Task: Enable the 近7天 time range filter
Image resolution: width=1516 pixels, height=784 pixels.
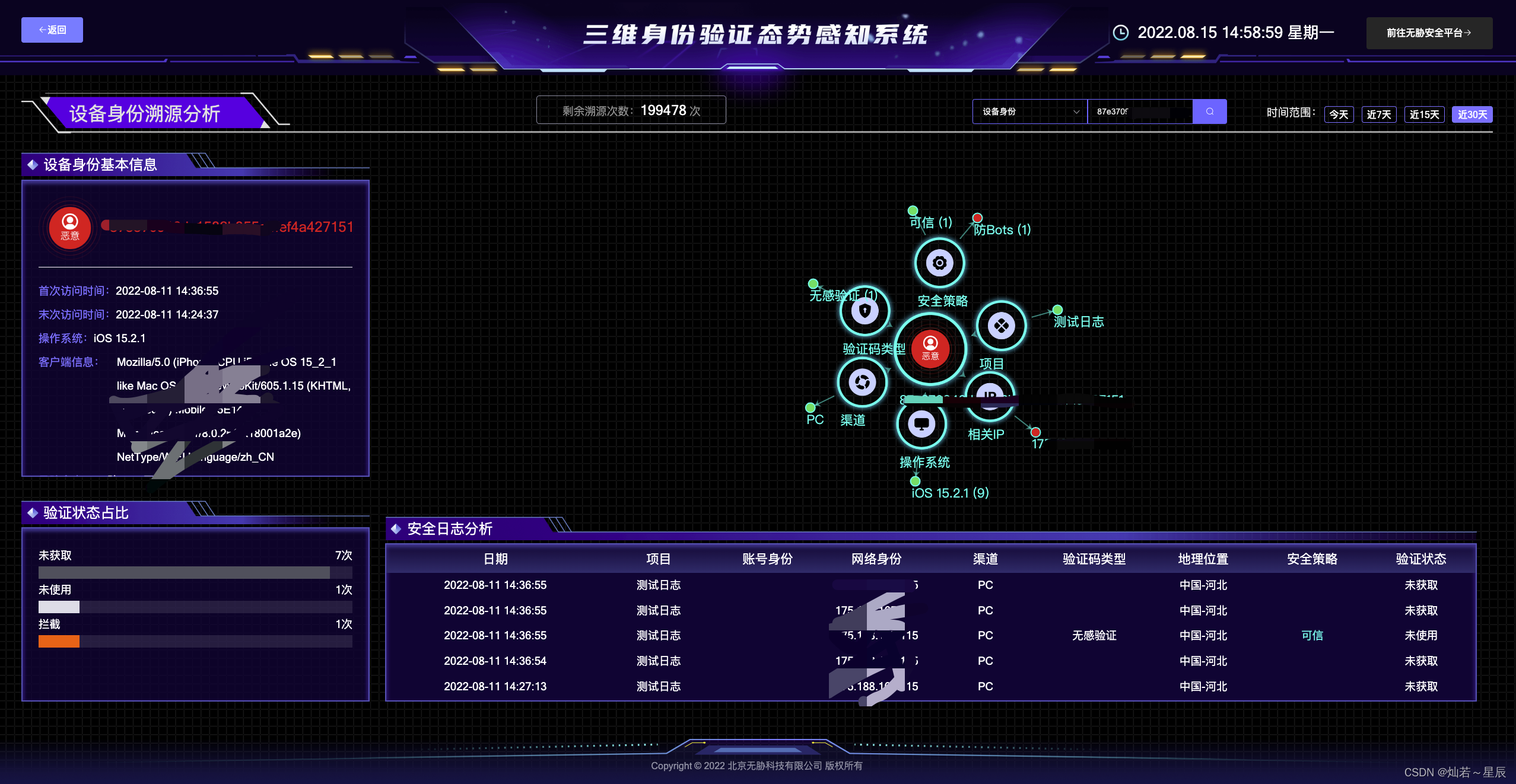Action: (1379, 114)
